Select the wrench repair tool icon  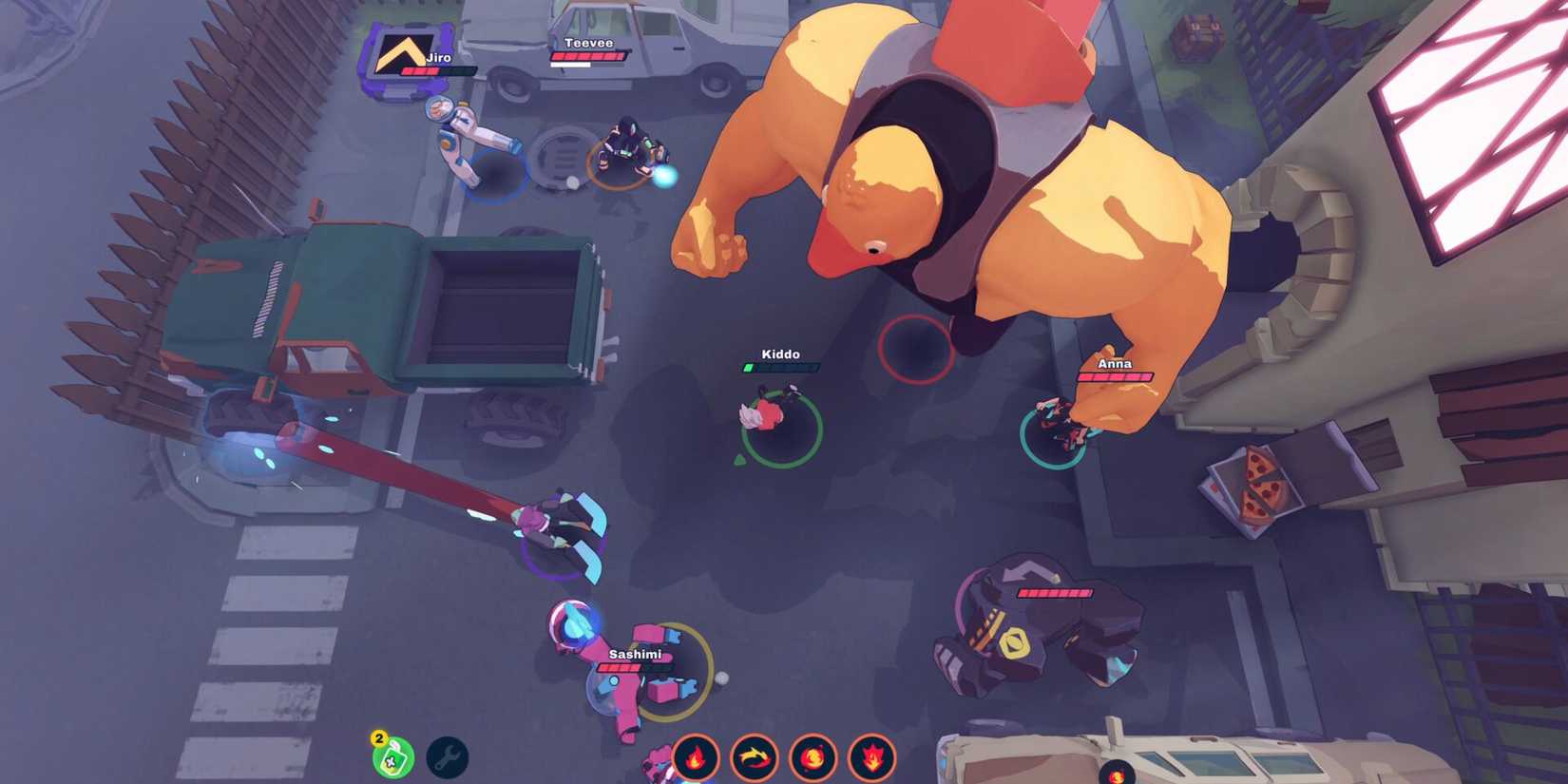pos(447,758)
